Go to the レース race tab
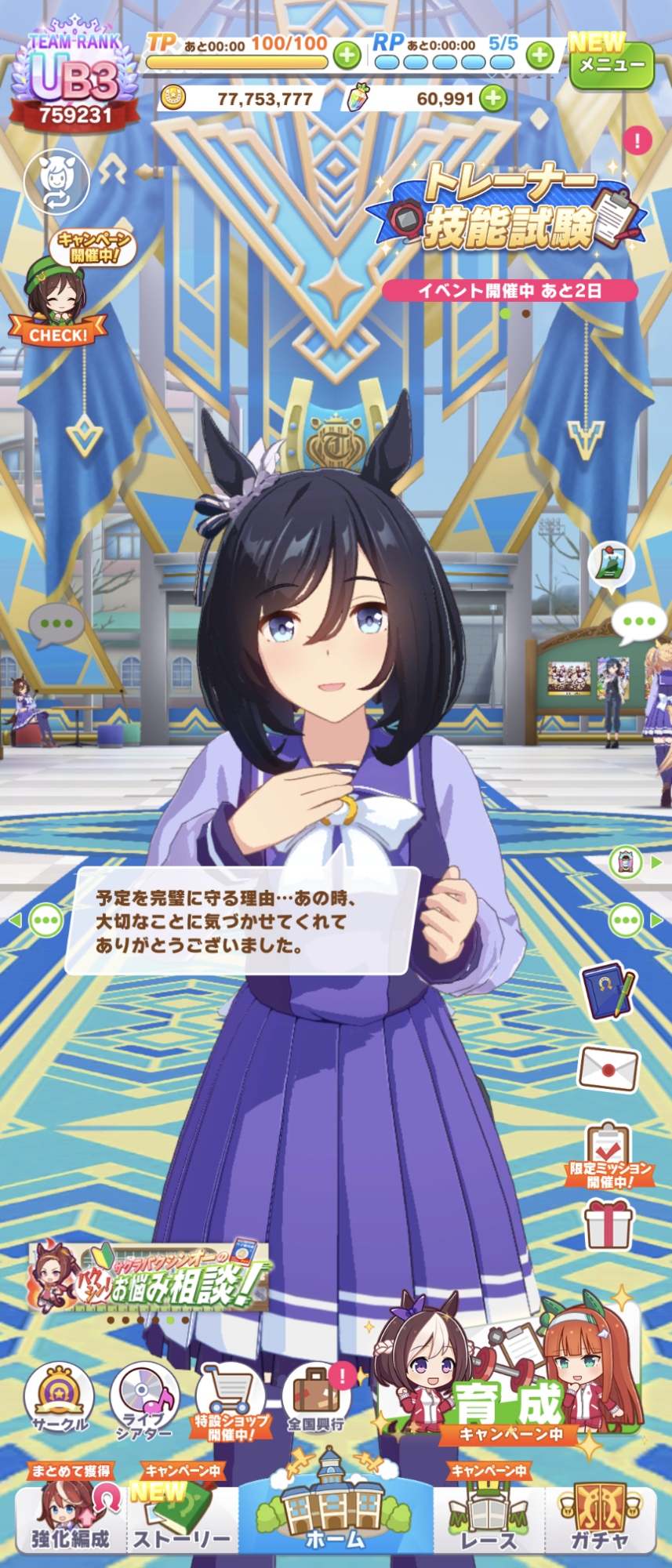672x1568 pixels. coord(489,1521)
